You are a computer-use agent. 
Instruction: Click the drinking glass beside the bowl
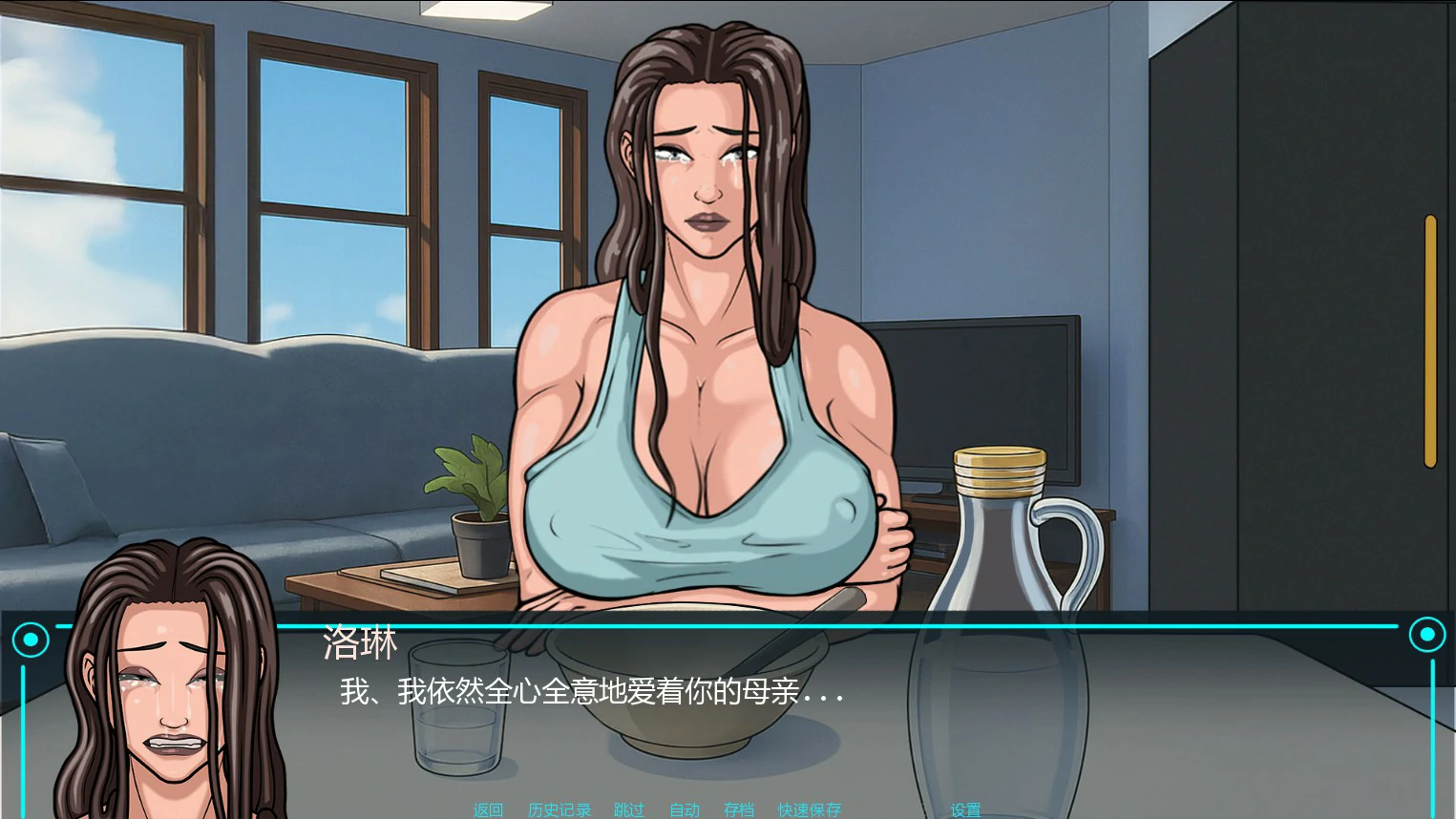click(x=458, y=706)
